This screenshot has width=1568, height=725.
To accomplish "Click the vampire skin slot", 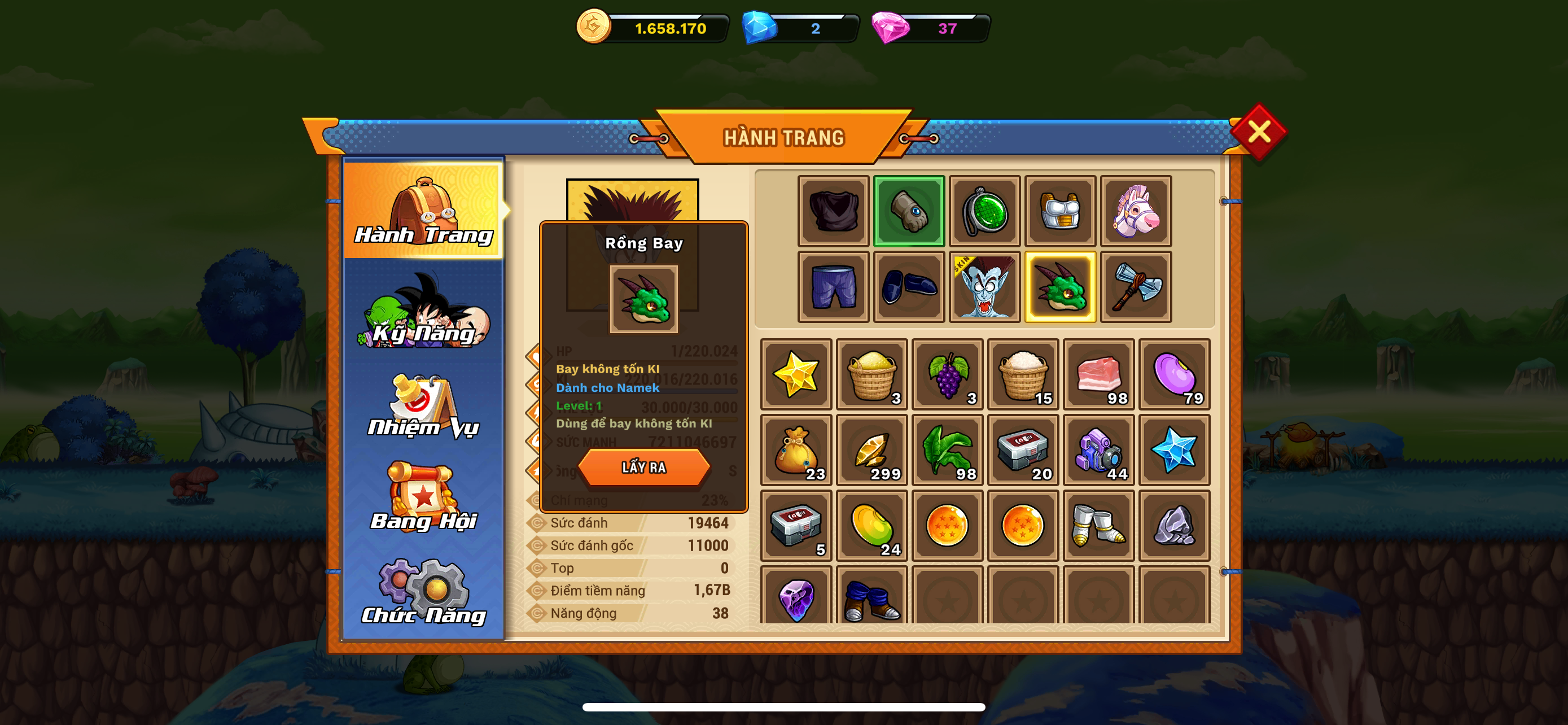I will [984, 287].
